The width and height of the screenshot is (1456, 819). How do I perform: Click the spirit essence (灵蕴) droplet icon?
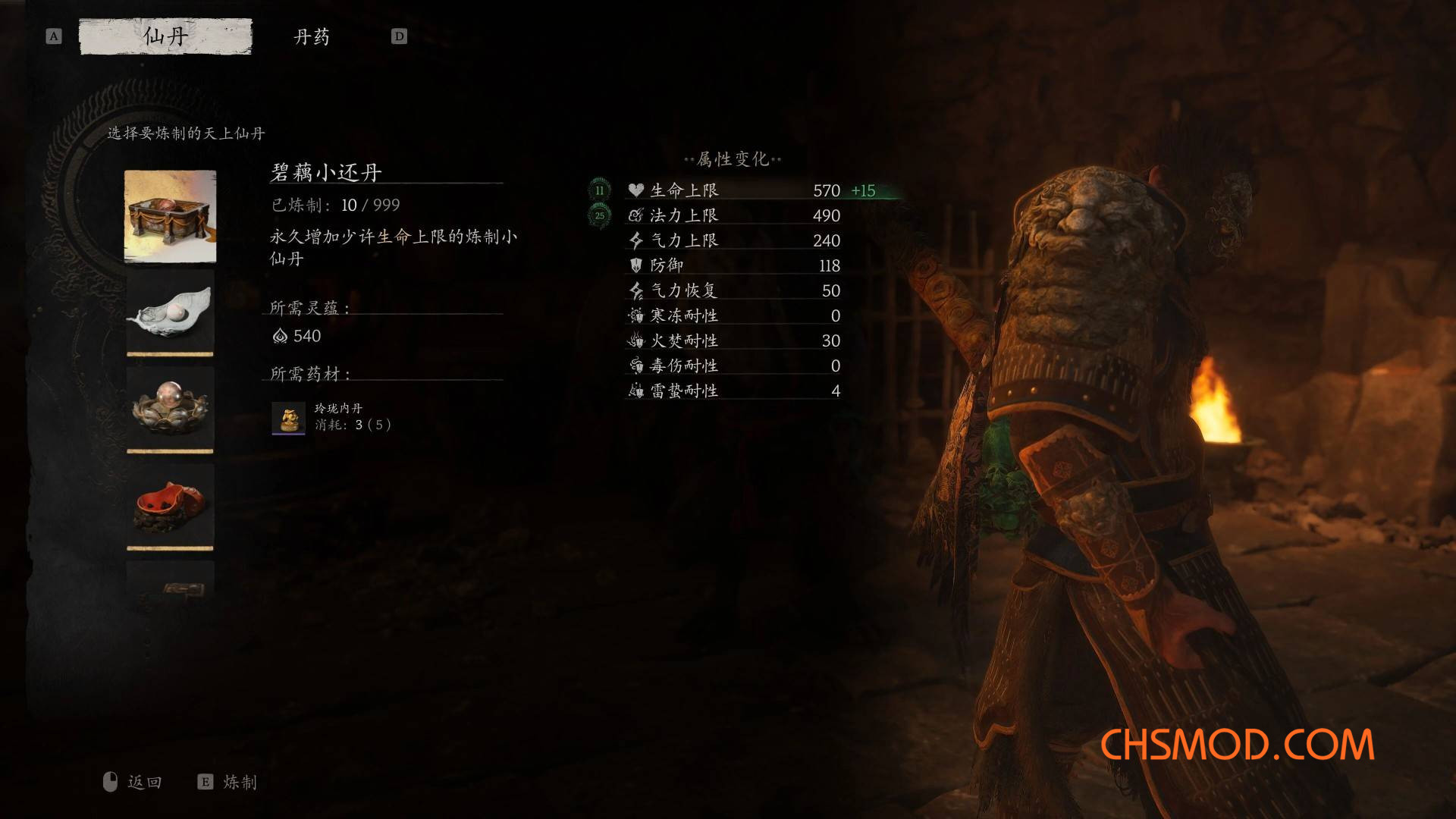pos(279,337)
